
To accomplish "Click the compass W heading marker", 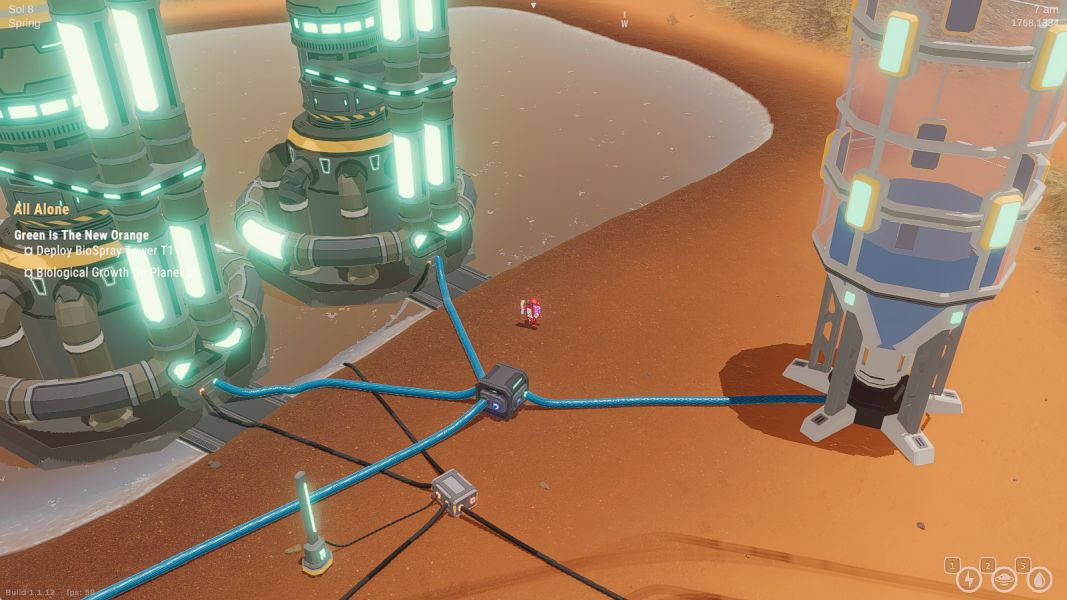I will coord(624,23).
